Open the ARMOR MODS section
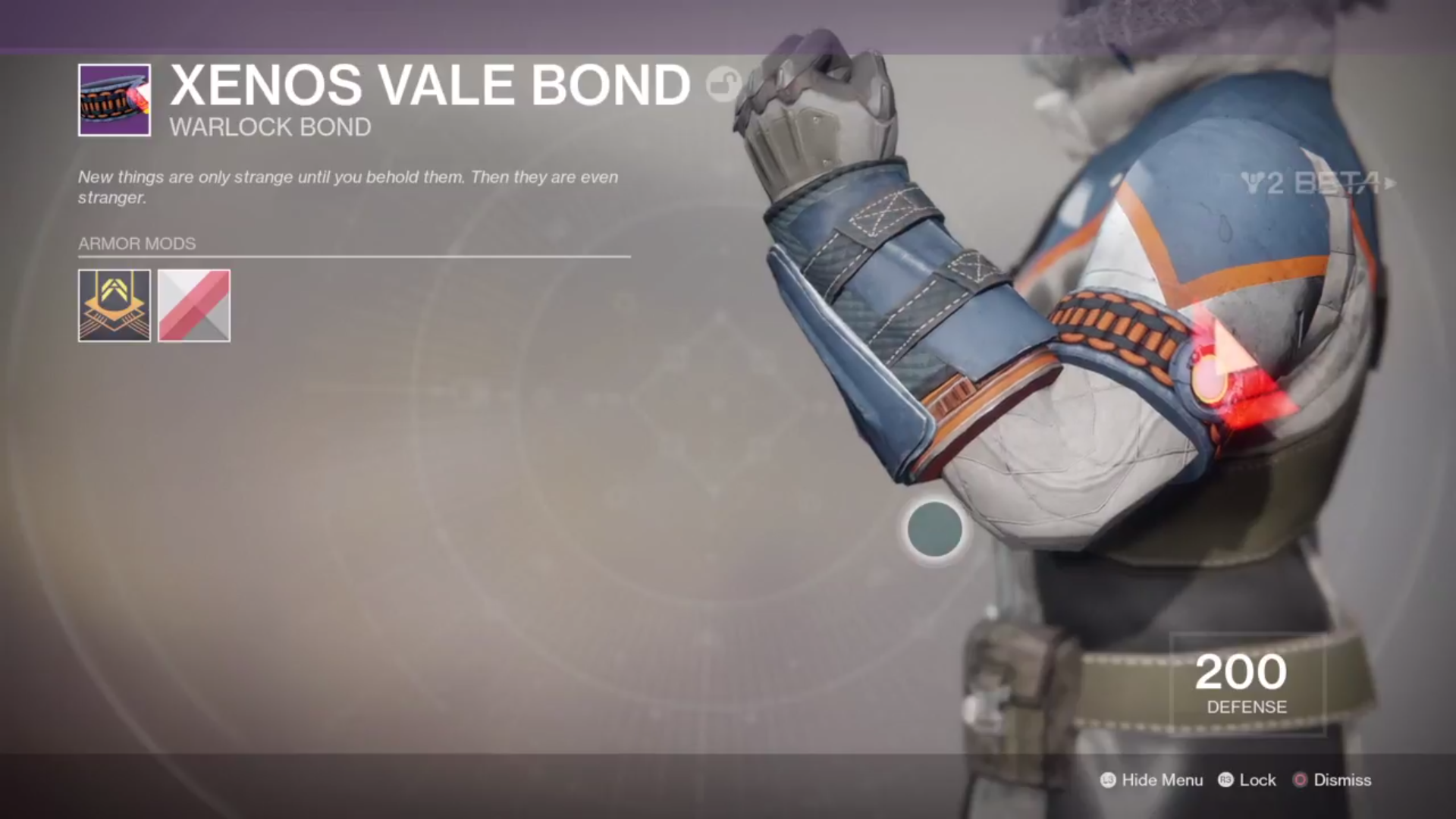Image resolution: width=1456 pixels, height=819 pixels. [x=136, y=244]
